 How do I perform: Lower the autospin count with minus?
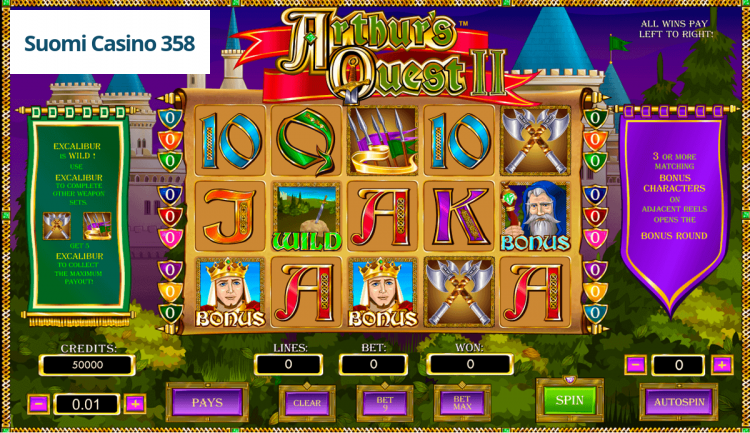pos(635,365)
